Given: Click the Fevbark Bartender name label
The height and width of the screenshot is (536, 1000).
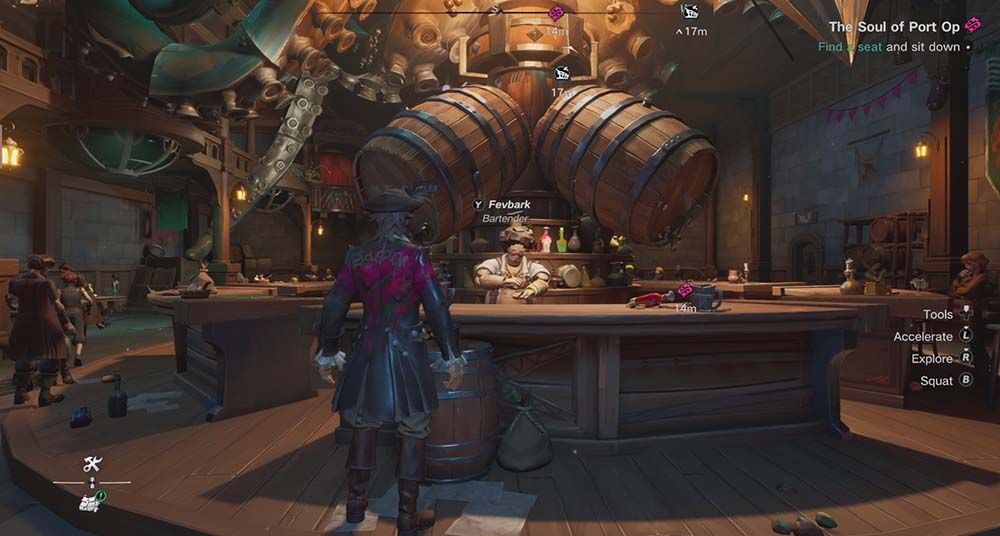Looking at the screenshot, I should [509, 210].
